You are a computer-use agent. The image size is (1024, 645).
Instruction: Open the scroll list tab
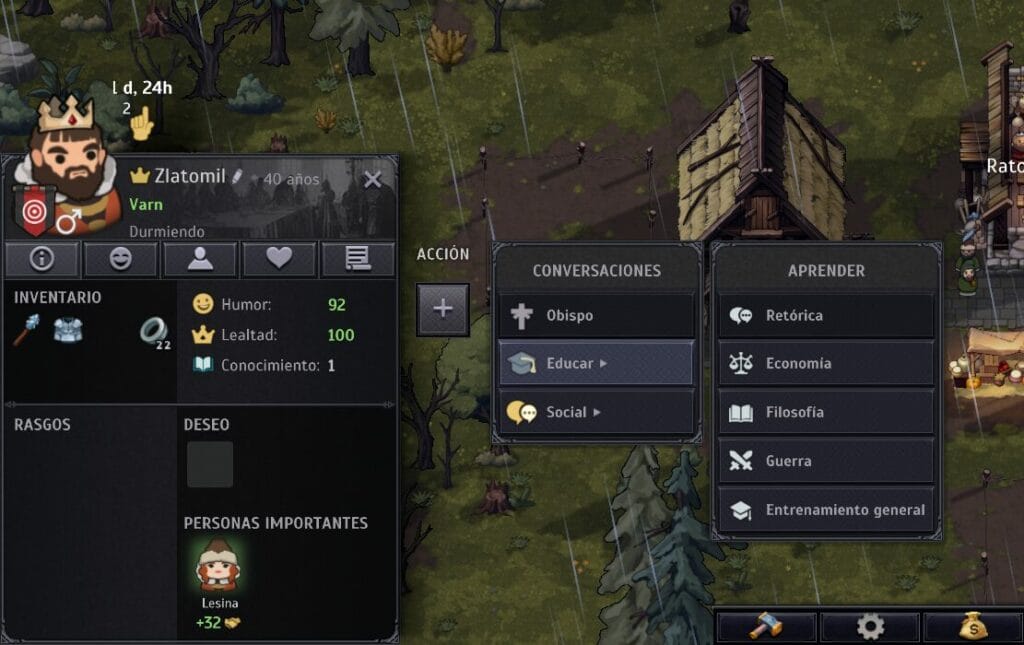(x=357, y=259)
